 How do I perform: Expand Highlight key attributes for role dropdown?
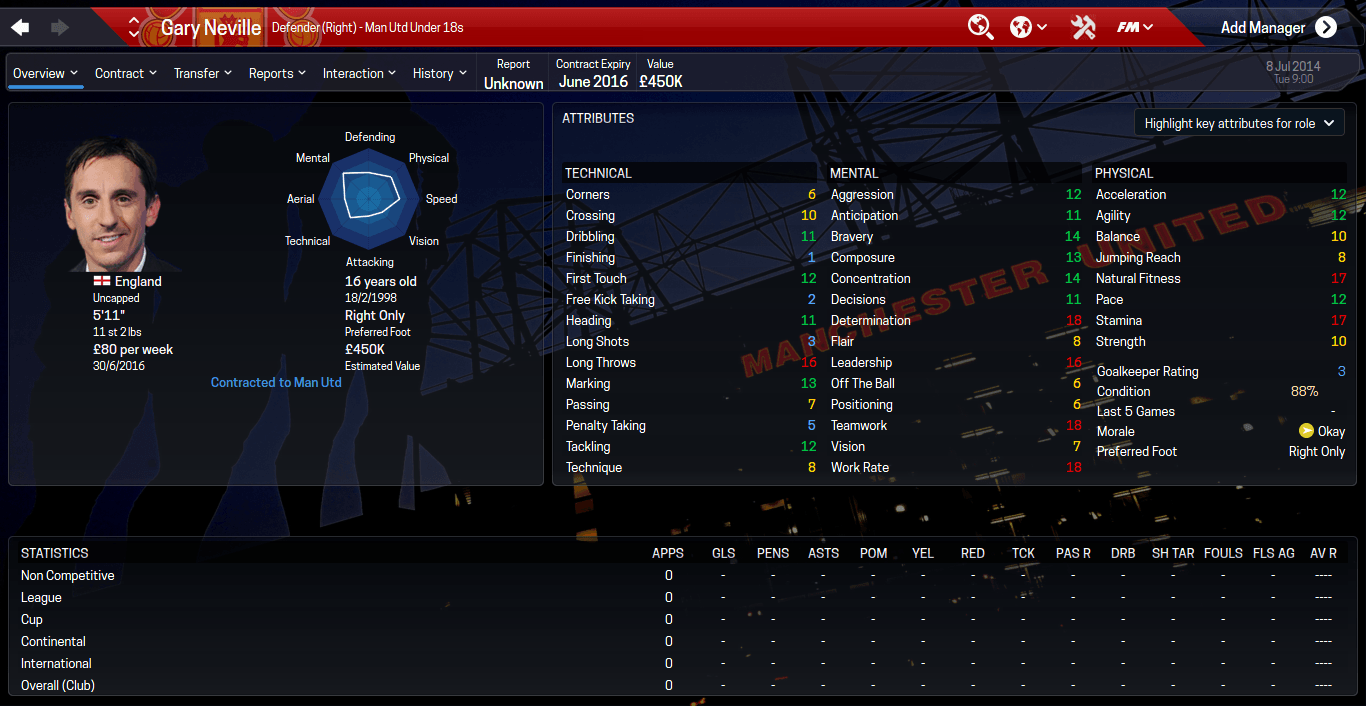tap(1239, 123)
